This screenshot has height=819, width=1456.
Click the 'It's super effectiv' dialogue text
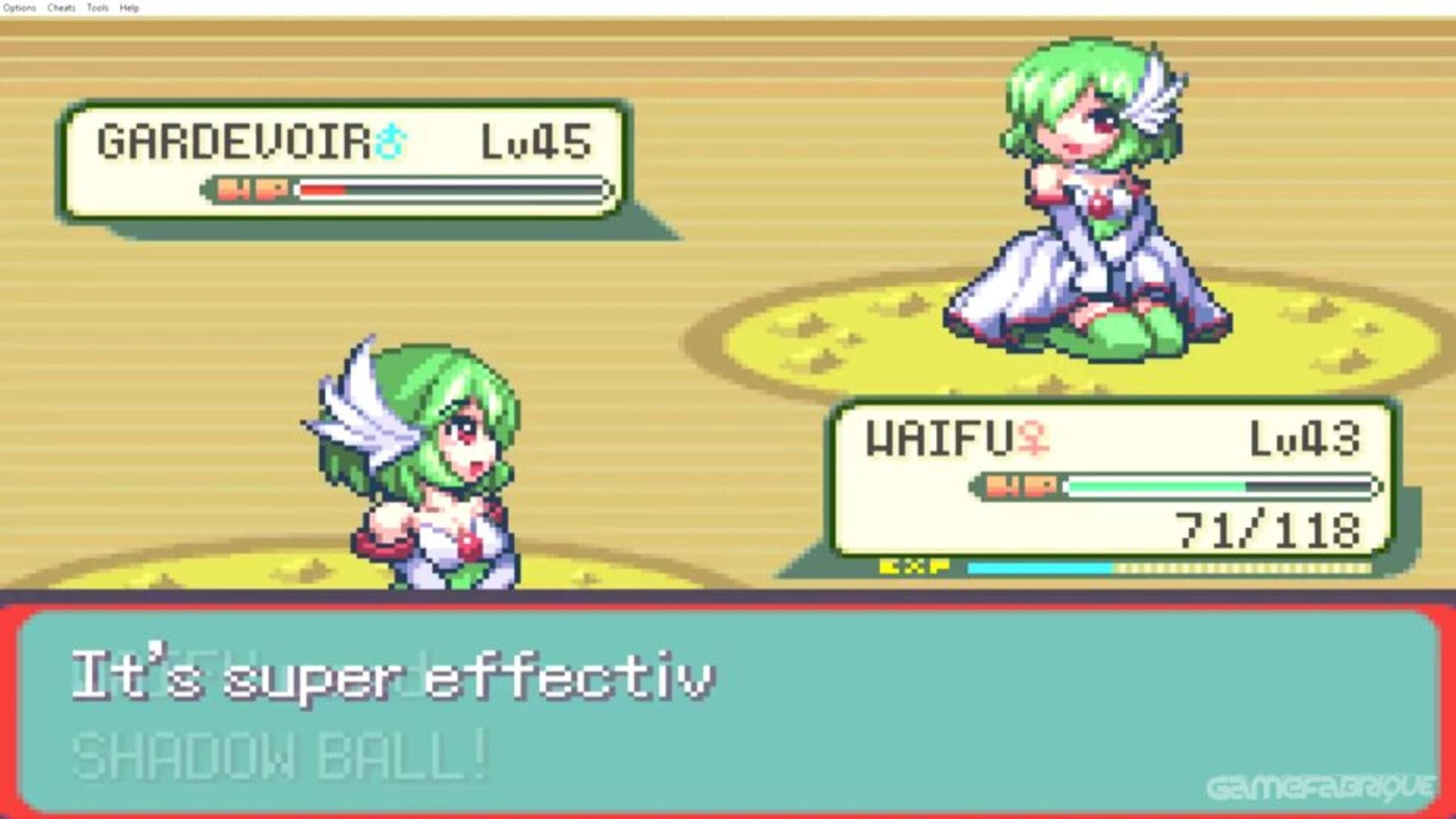point(398,677)
